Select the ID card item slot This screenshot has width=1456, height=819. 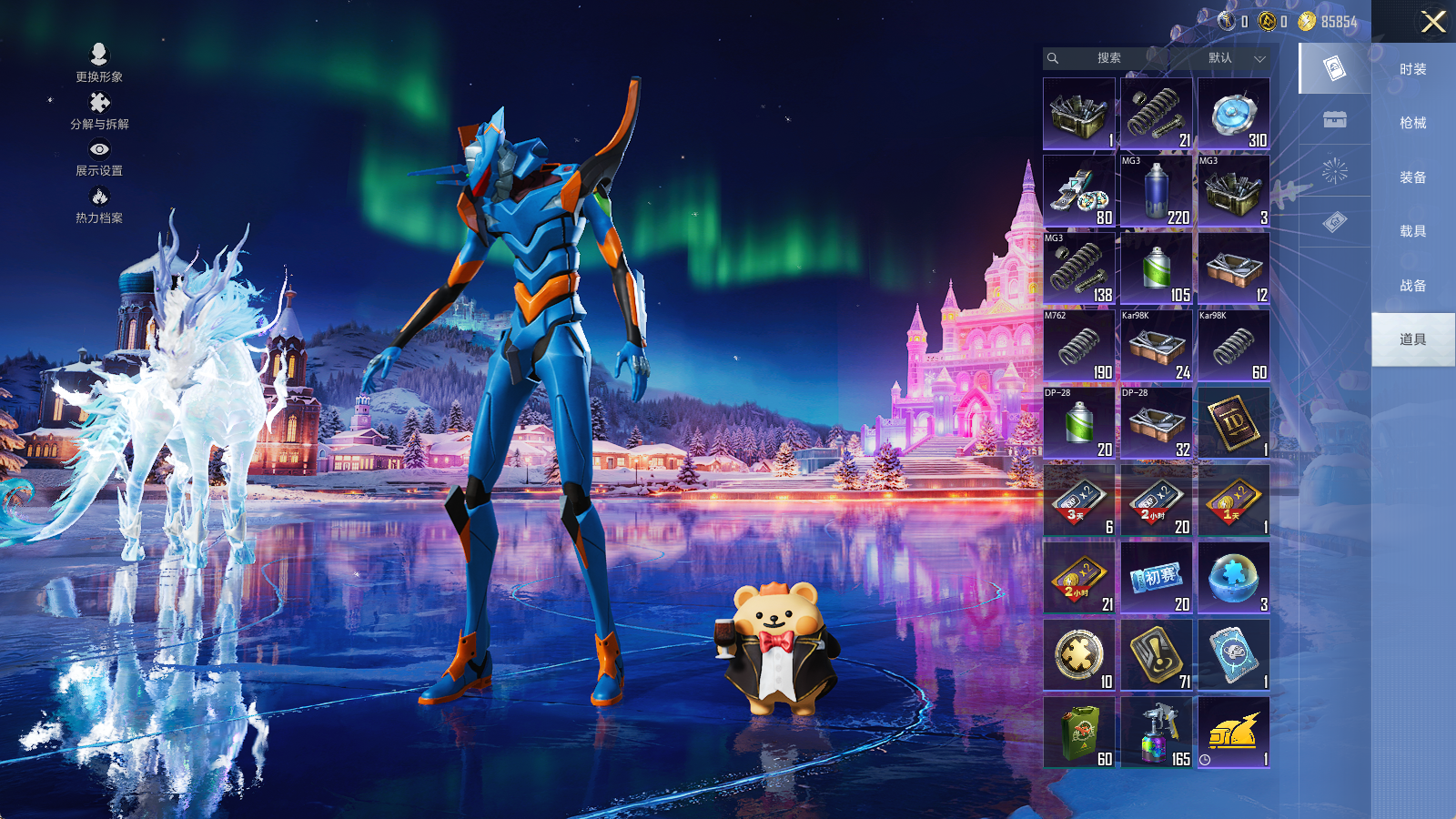pos(1233,422)
